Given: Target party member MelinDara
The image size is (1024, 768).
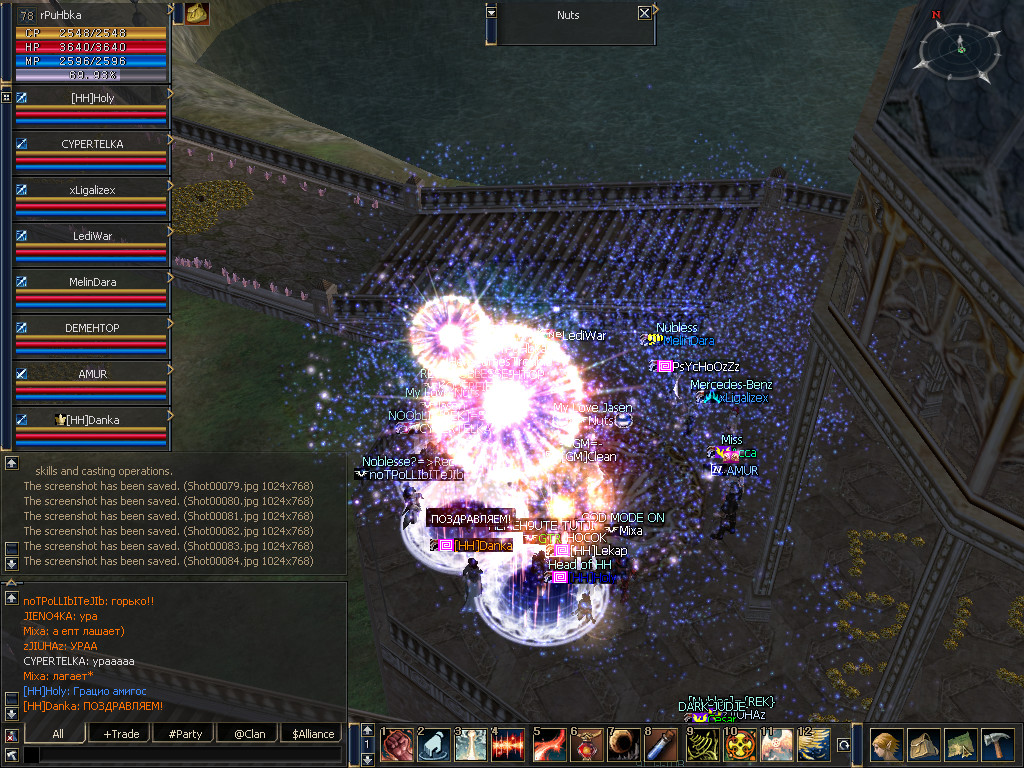Looking at the screenshot, I should 92,282.
